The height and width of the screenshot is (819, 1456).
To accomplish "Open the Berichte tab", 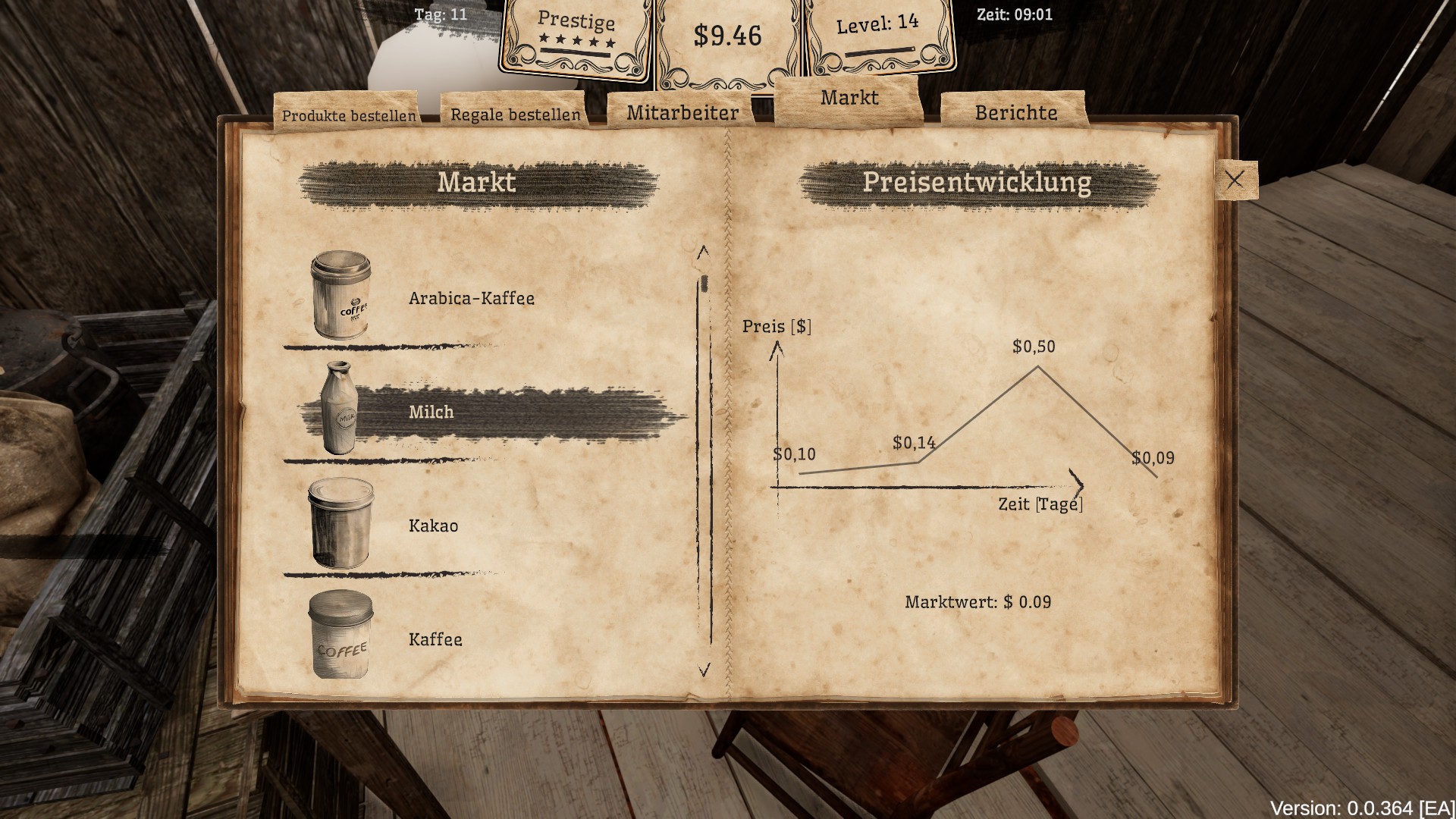I will (x=1015, y=113).
